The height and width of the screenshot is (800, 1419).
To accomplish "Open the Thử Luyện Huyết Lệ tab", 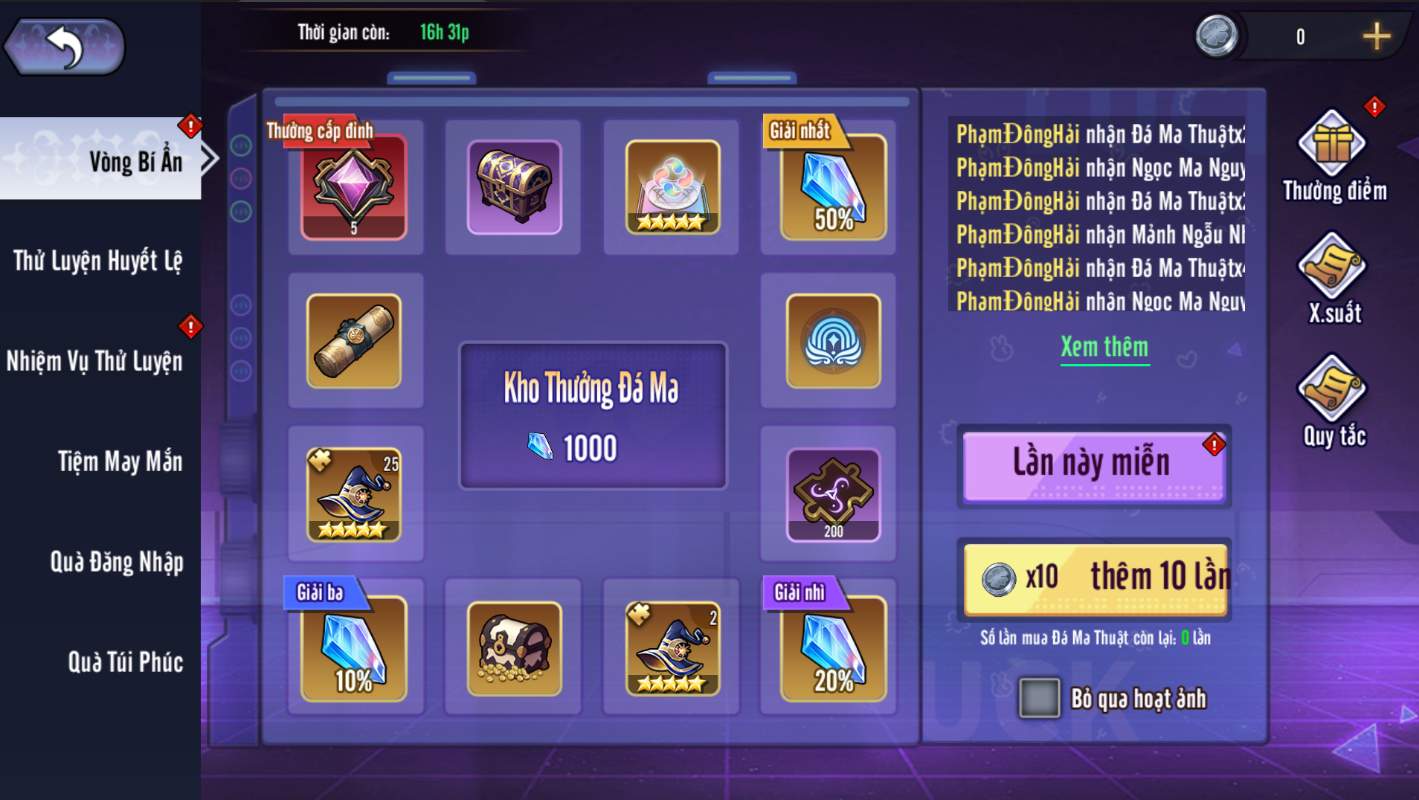I will 98,261.
